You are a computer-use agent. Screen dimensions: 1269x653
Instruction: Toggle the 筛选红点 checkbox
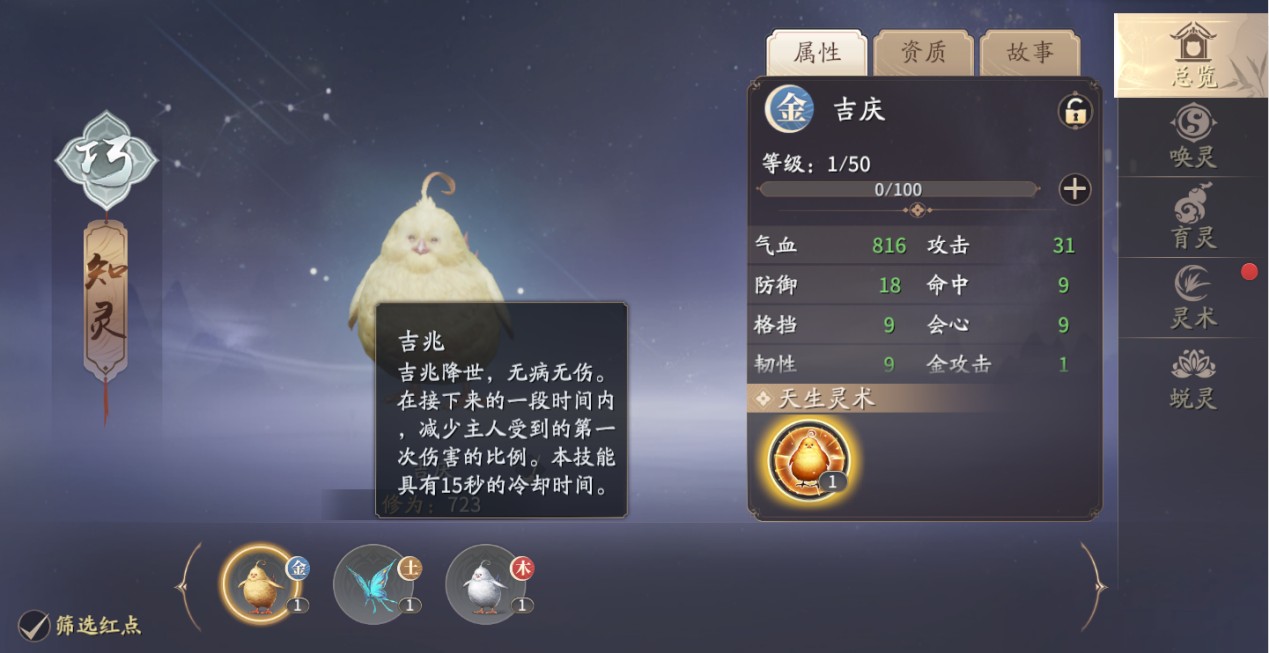tap(35, 626)
